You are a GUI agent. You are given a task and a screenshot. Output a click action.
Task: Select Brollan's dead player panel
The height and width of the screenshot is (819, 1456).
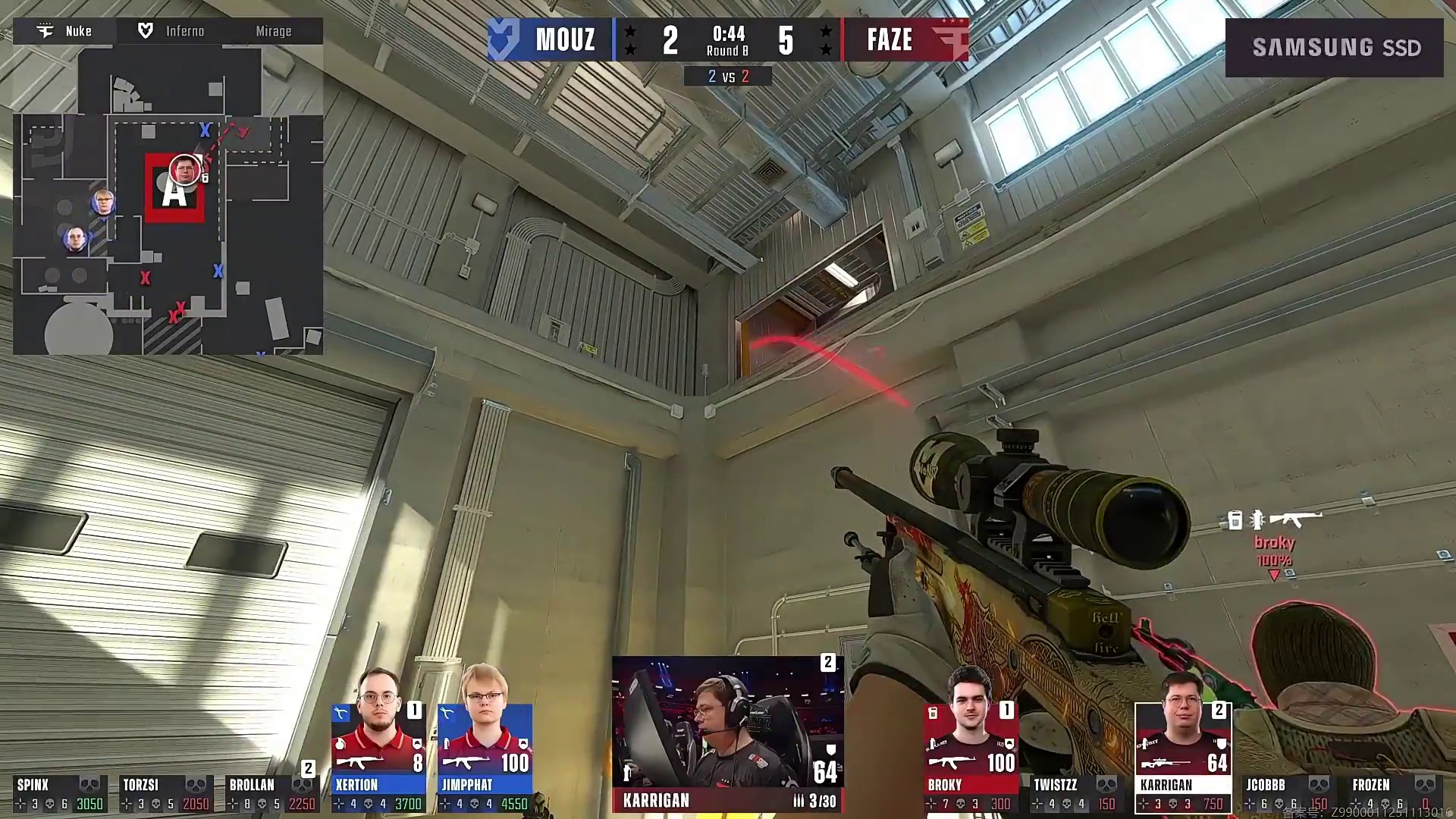(x=271, y=793)
